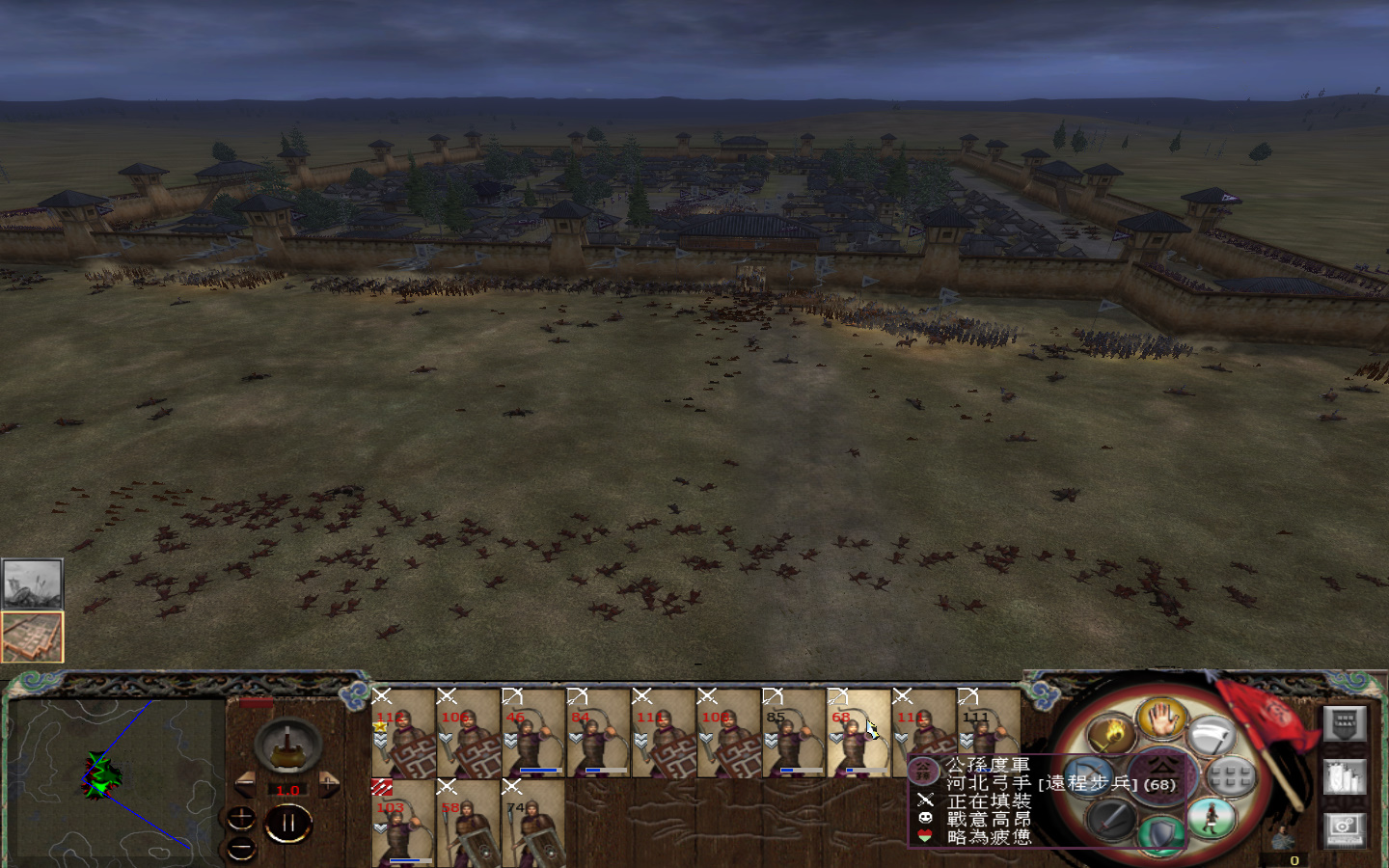
Task: Click the 1.0 speed display
Action: pos(287,790)
